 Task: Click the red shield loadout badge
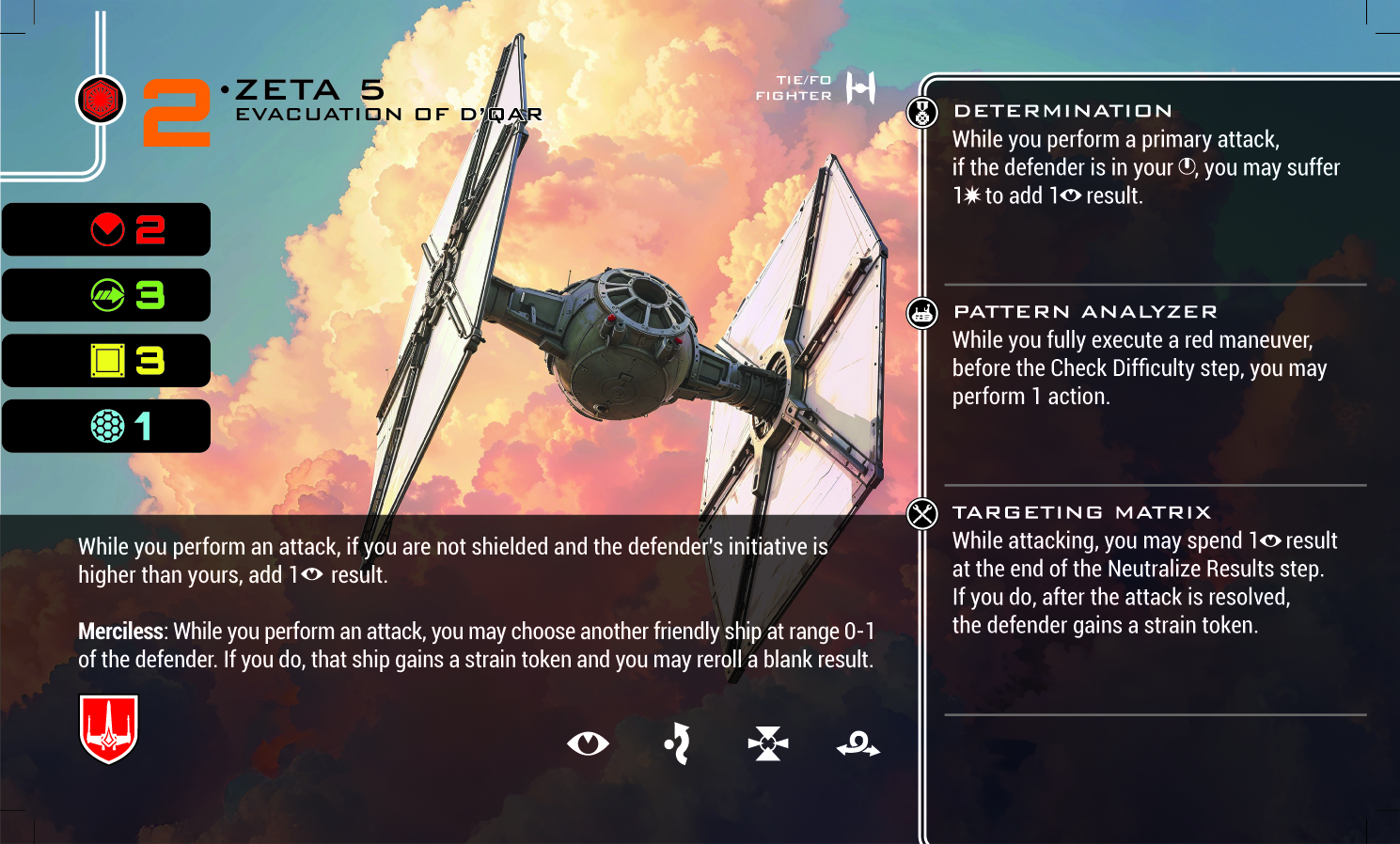click(109, 728)
